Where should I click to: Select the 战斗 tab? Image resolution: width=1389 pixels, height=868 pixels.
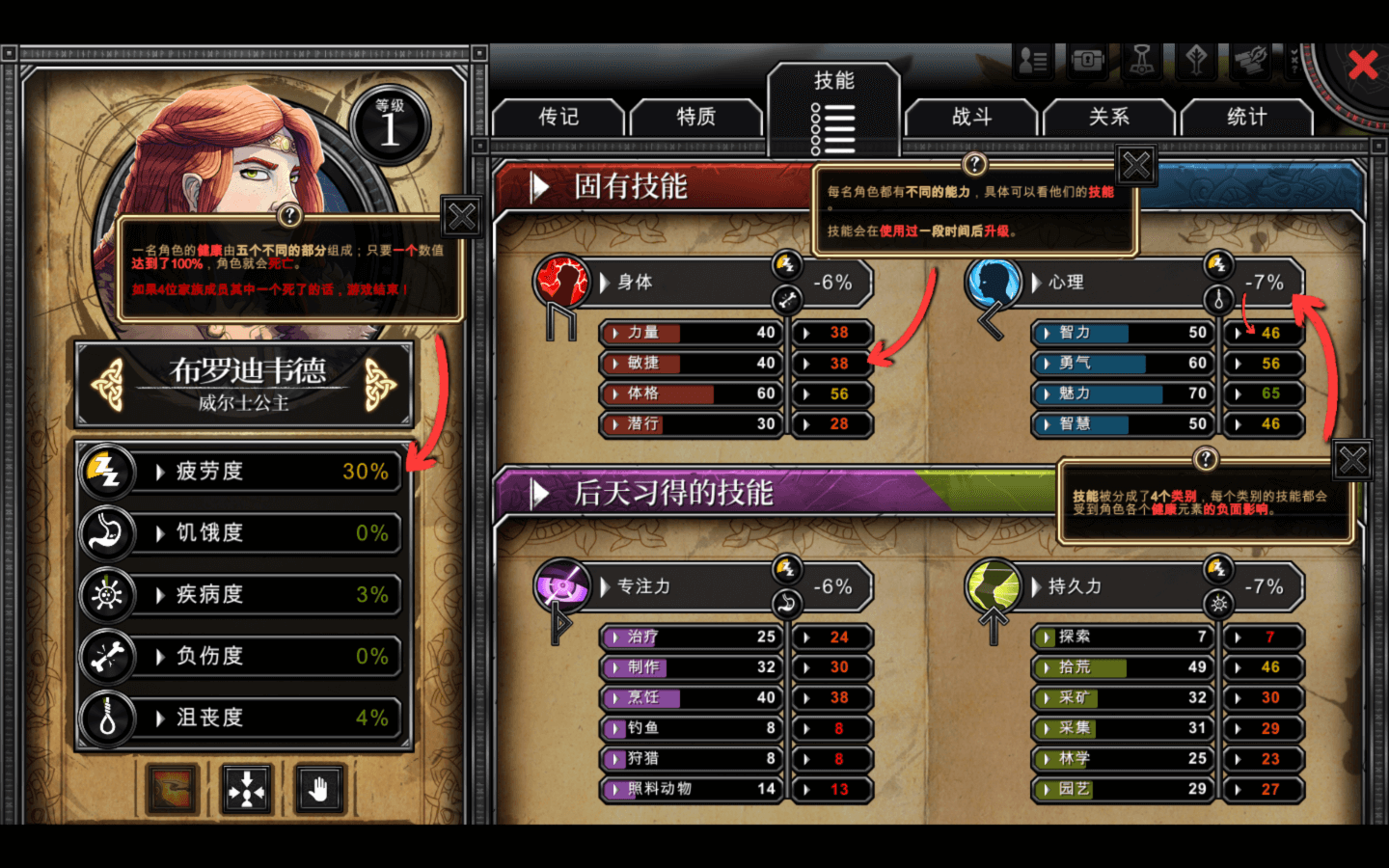pyautogui.click(x=971, y=118)
